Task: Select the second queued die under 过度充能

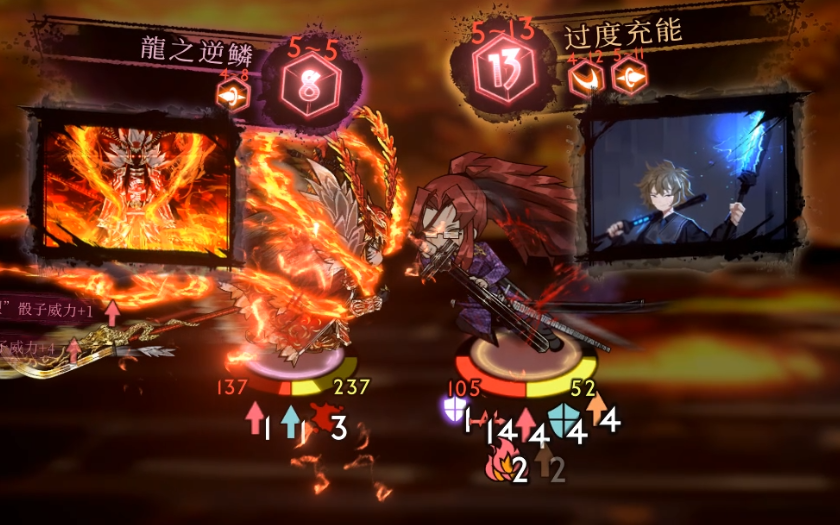Action: pyautogui.click(x=628, y=79)
